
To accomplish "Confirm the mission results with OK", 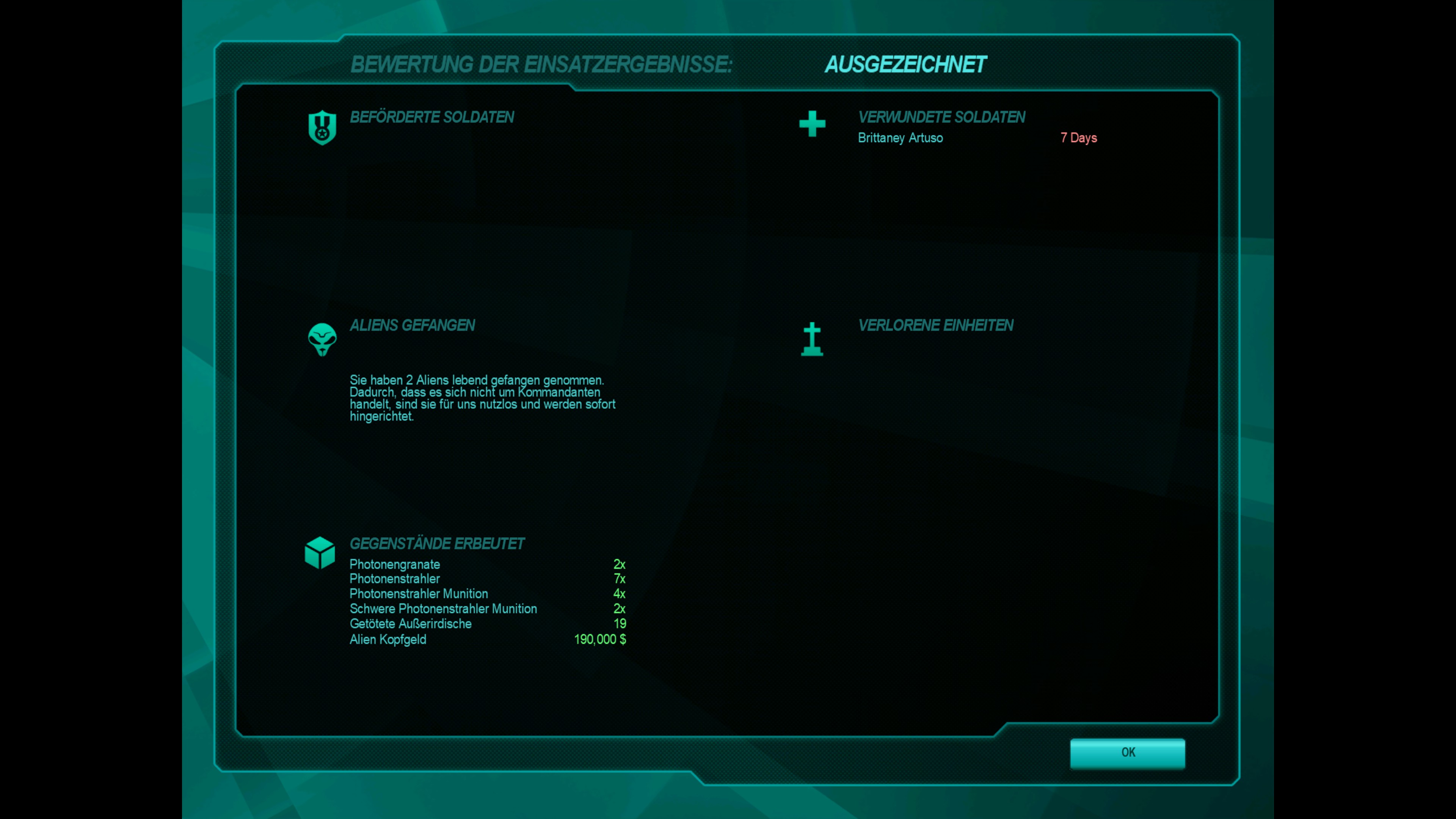I will [1127, 752].
